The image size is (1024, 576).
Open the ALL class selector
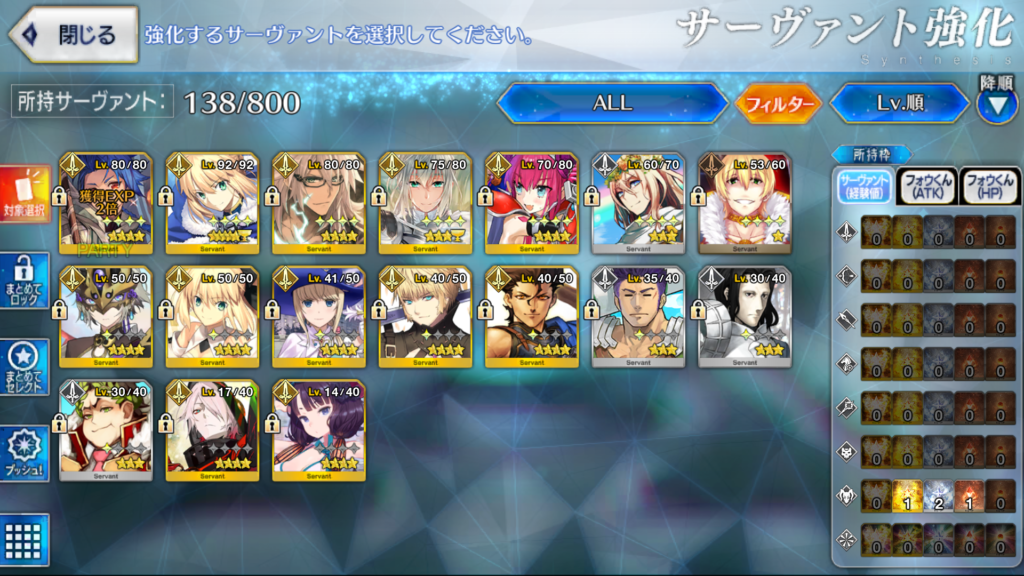click(x=612, y=103)
